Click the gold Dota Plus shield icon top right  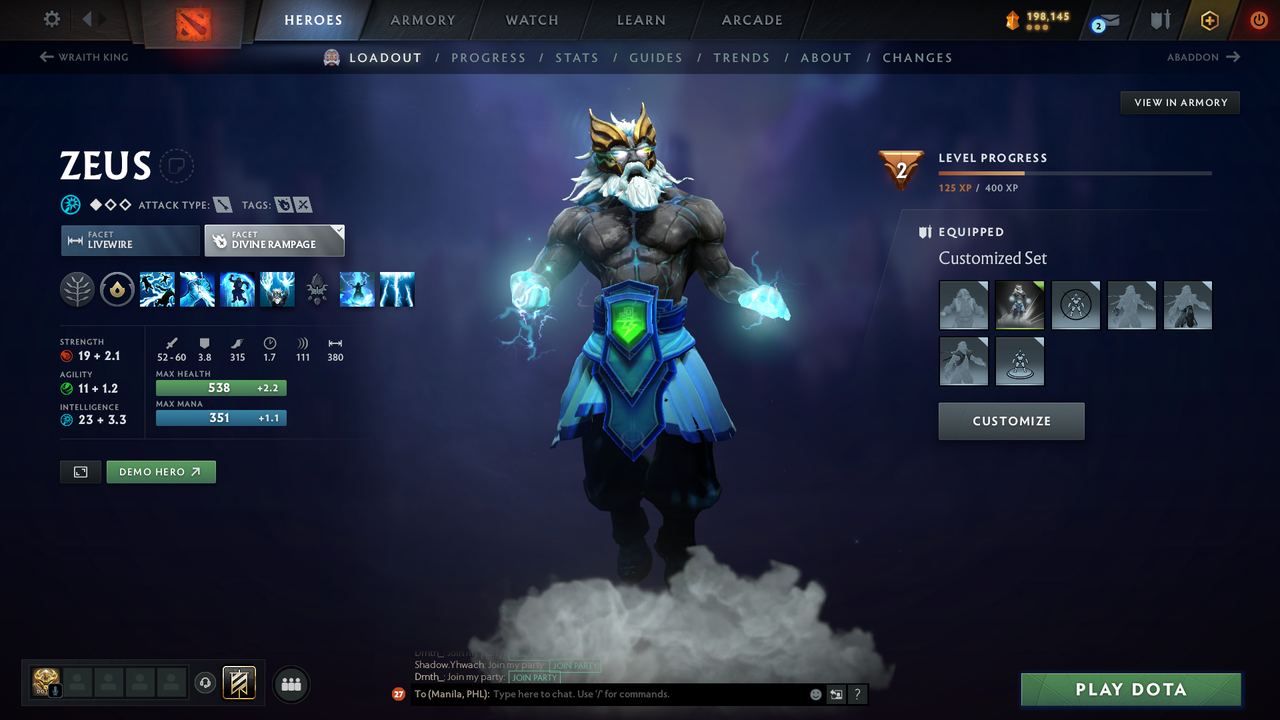click(1209, 19)
